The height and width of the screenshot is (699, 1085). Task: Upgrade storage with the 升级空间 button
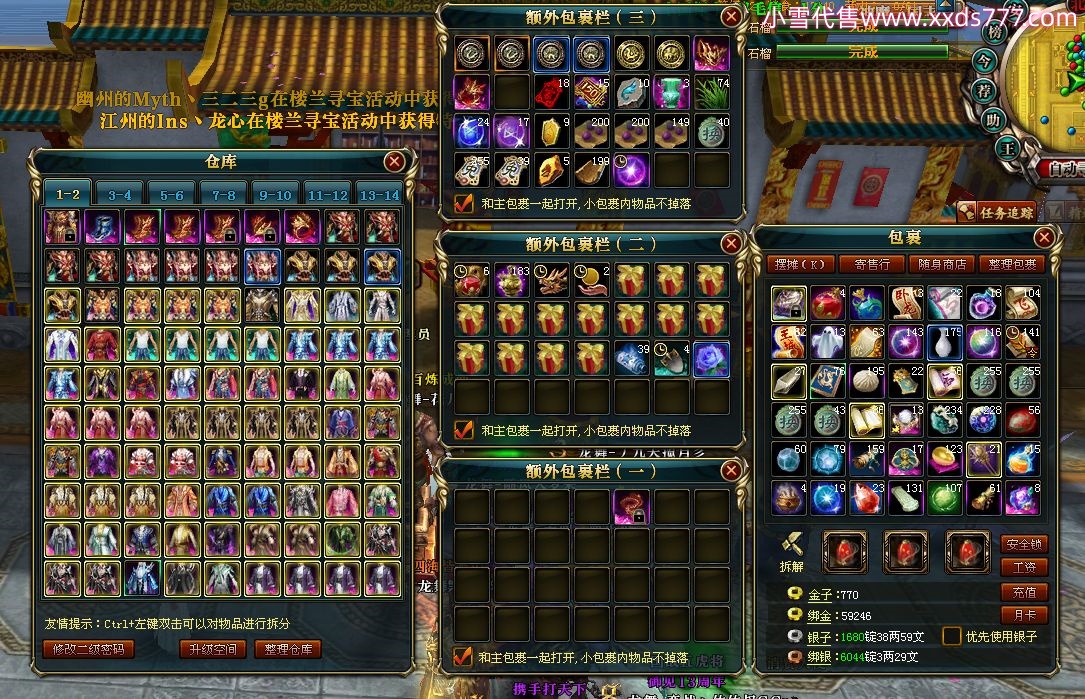pos(213,649)
